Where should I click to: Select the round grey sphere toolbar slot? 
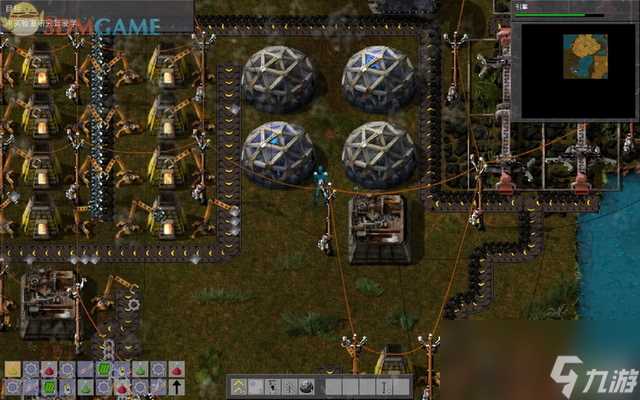[307, 387]
